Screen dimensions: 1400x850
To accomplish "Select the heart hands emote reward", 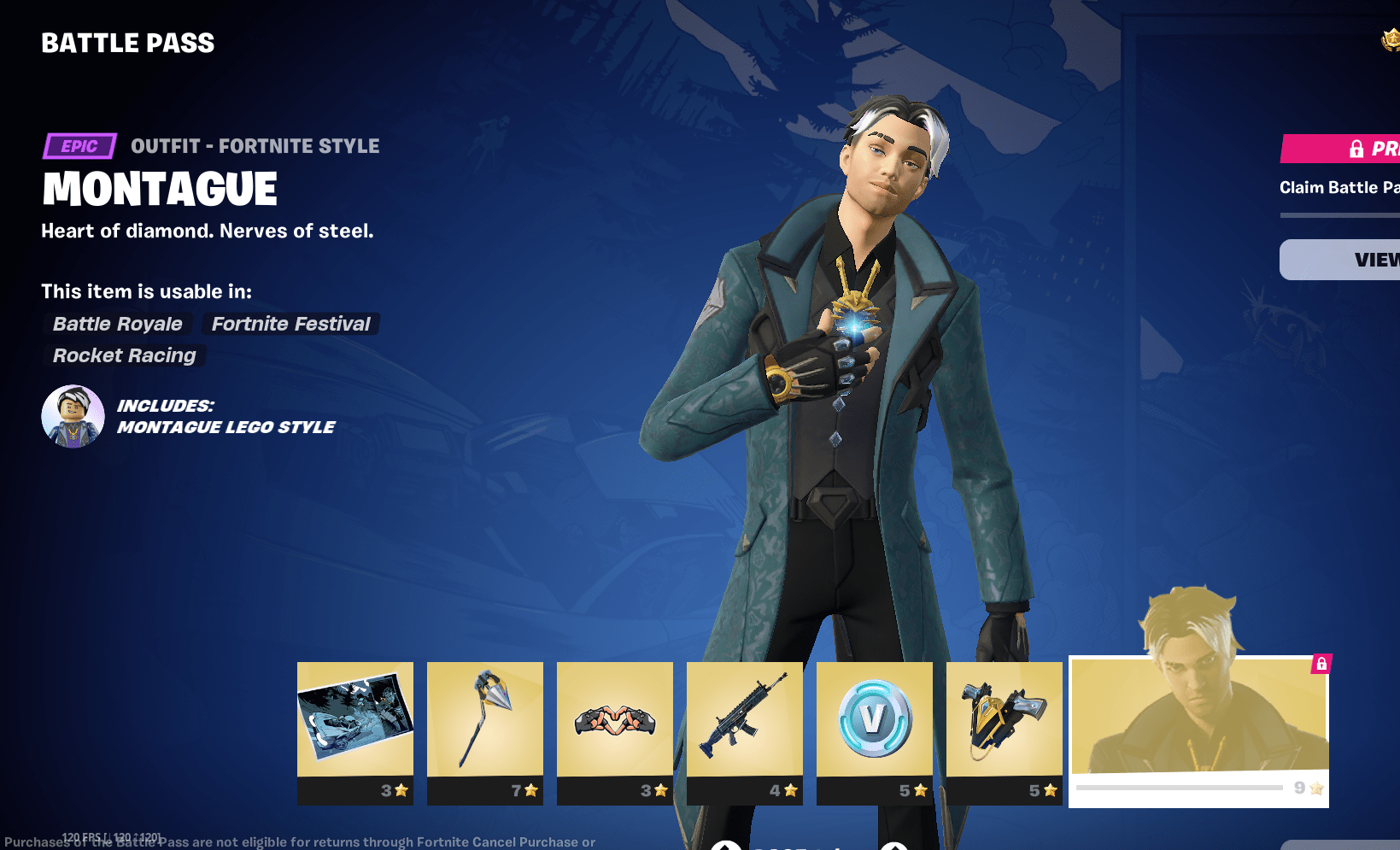I will [615, 720].
